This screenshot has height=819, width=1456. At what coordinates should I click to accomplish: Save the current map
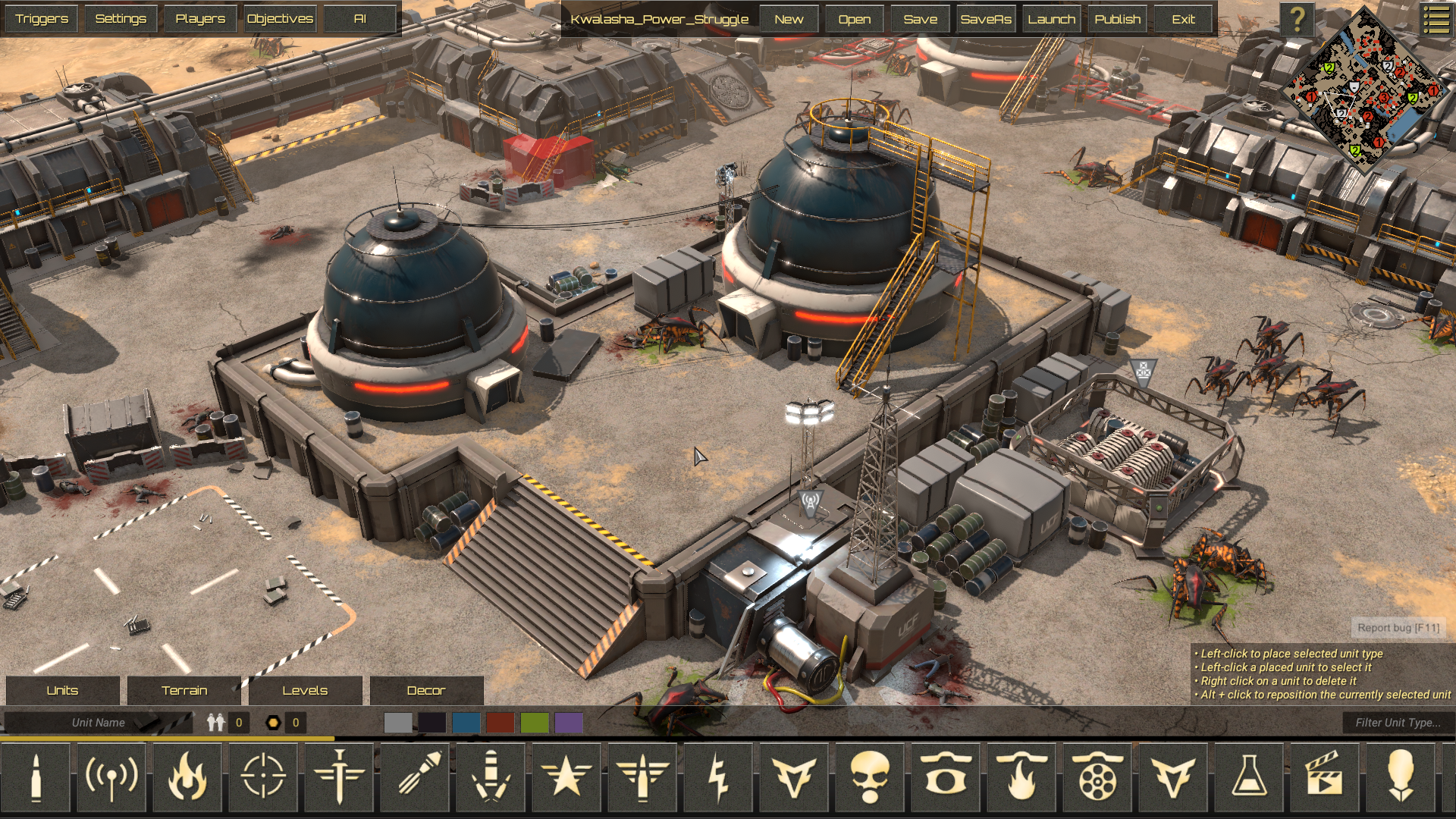coord(920,20)
